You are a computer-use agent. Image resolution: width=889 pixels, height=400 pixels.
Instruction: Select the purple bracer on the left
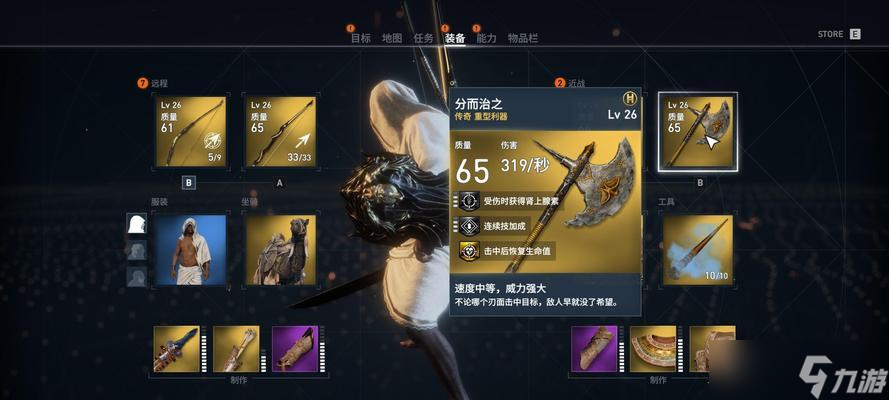296,349
